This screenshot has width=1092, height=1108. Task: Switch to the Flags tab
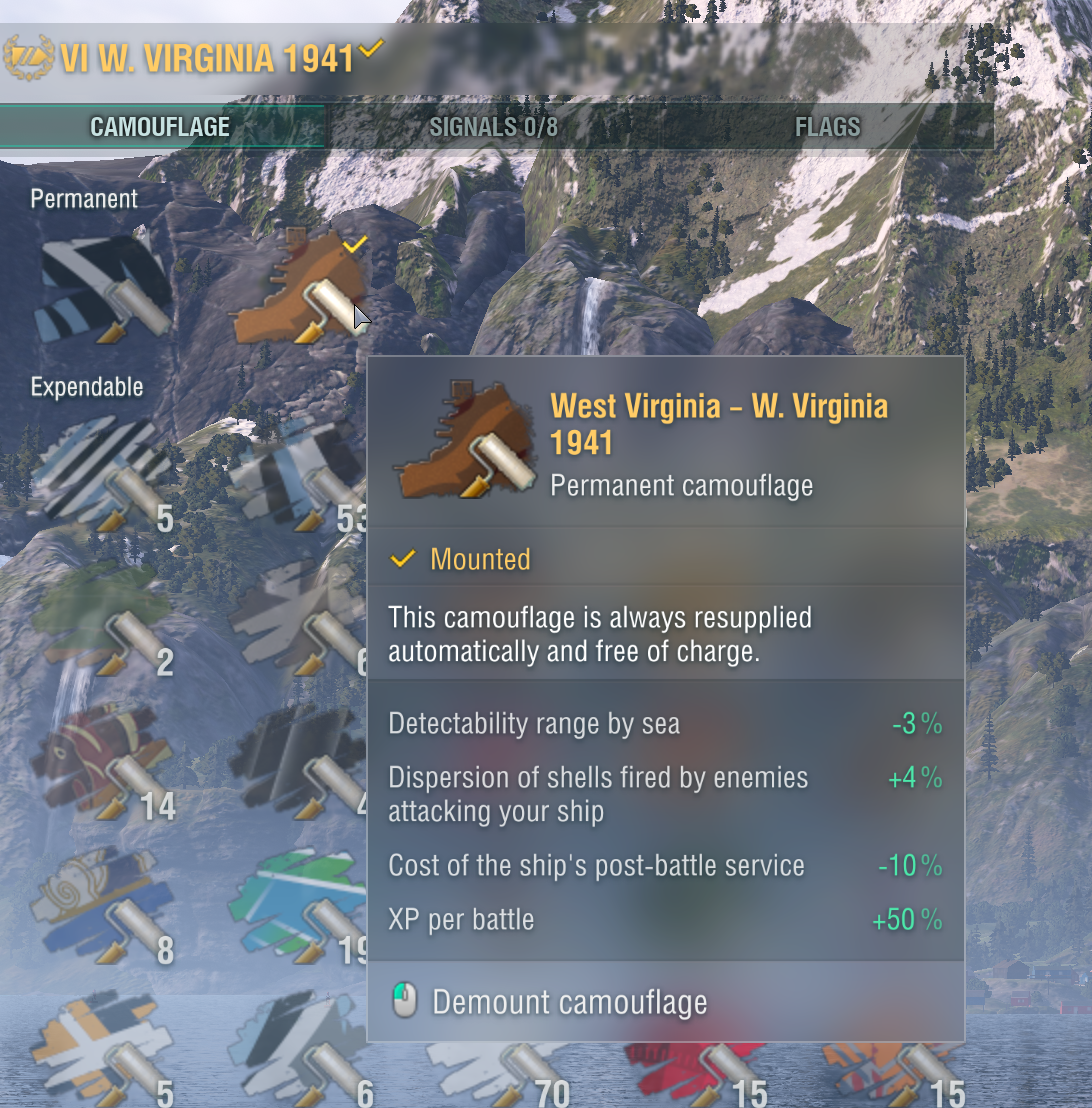point(827,127)
